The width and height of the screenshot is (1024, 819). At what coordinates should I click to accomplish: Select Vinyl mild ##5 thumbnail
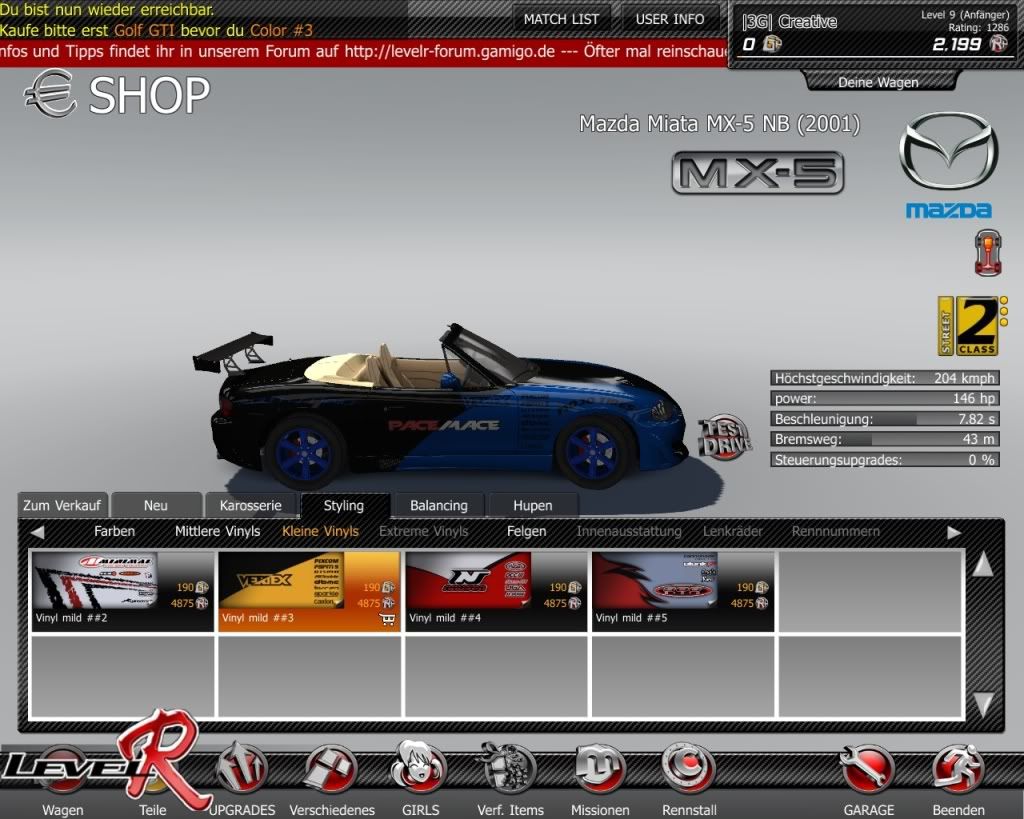tap(683, 590)
